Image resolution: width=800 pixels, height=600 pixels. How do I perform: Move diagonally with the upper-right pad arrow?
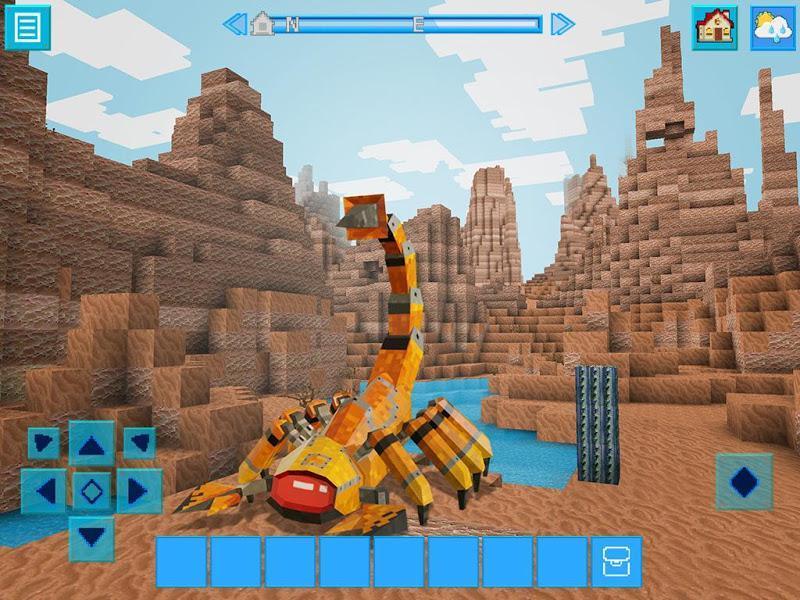pos(138,443)
